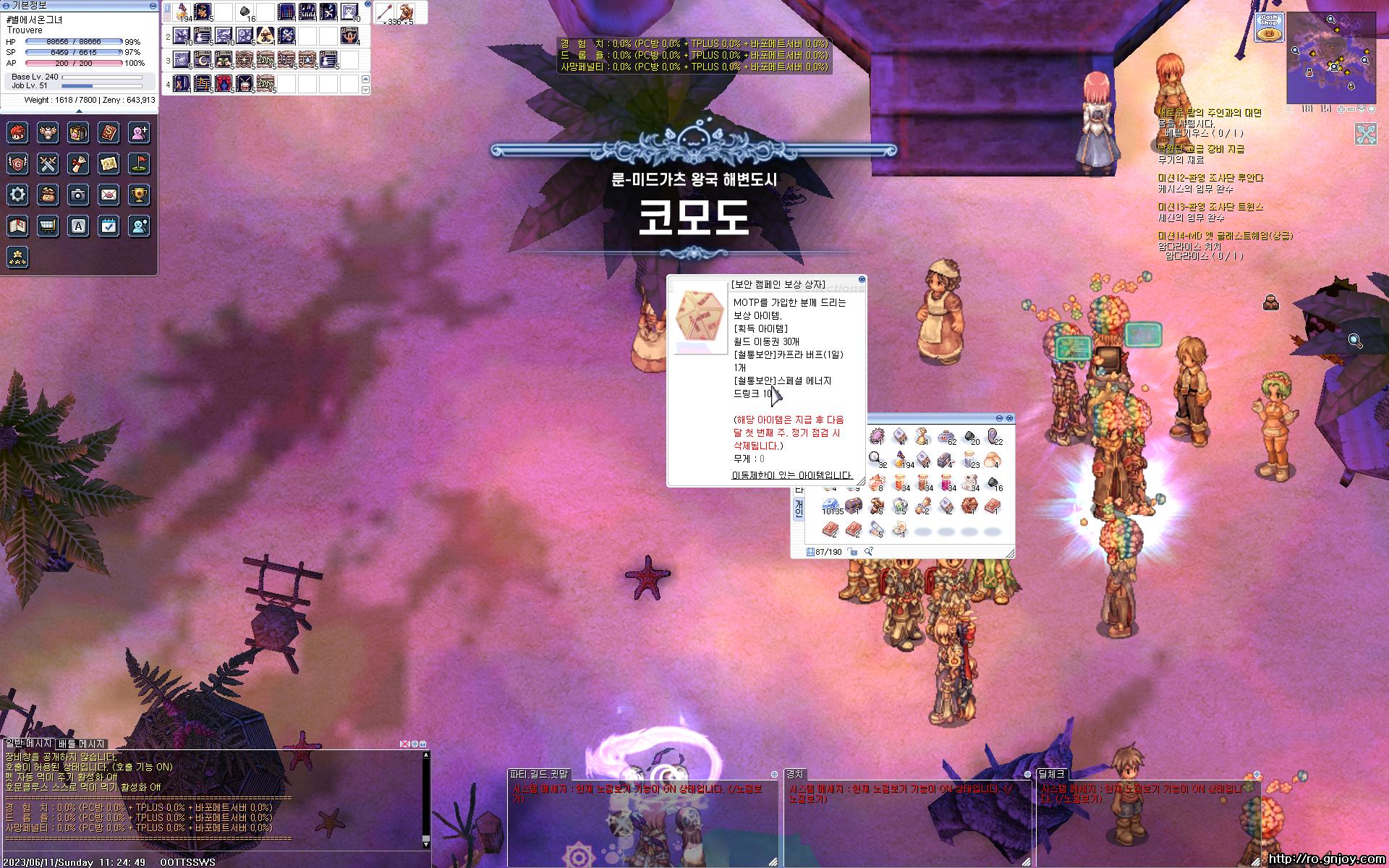Viewport: 1389px width, 868px height.
Task: Minimize the inventory window
Action: coord(1000,418)
